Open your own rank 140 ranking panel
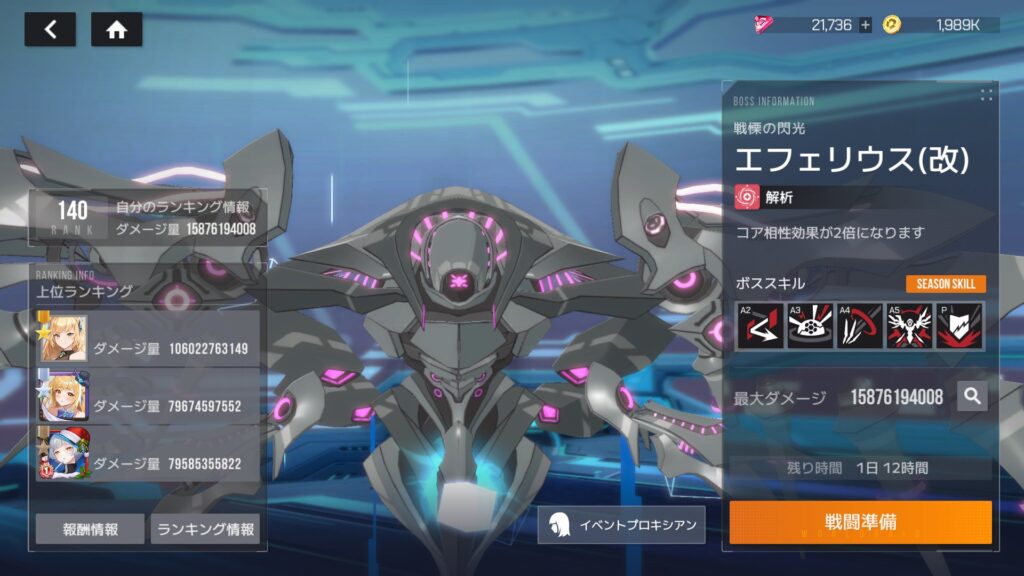Image resolution: width=1024 pixels, height=576 pixels. tap(148, 218)
